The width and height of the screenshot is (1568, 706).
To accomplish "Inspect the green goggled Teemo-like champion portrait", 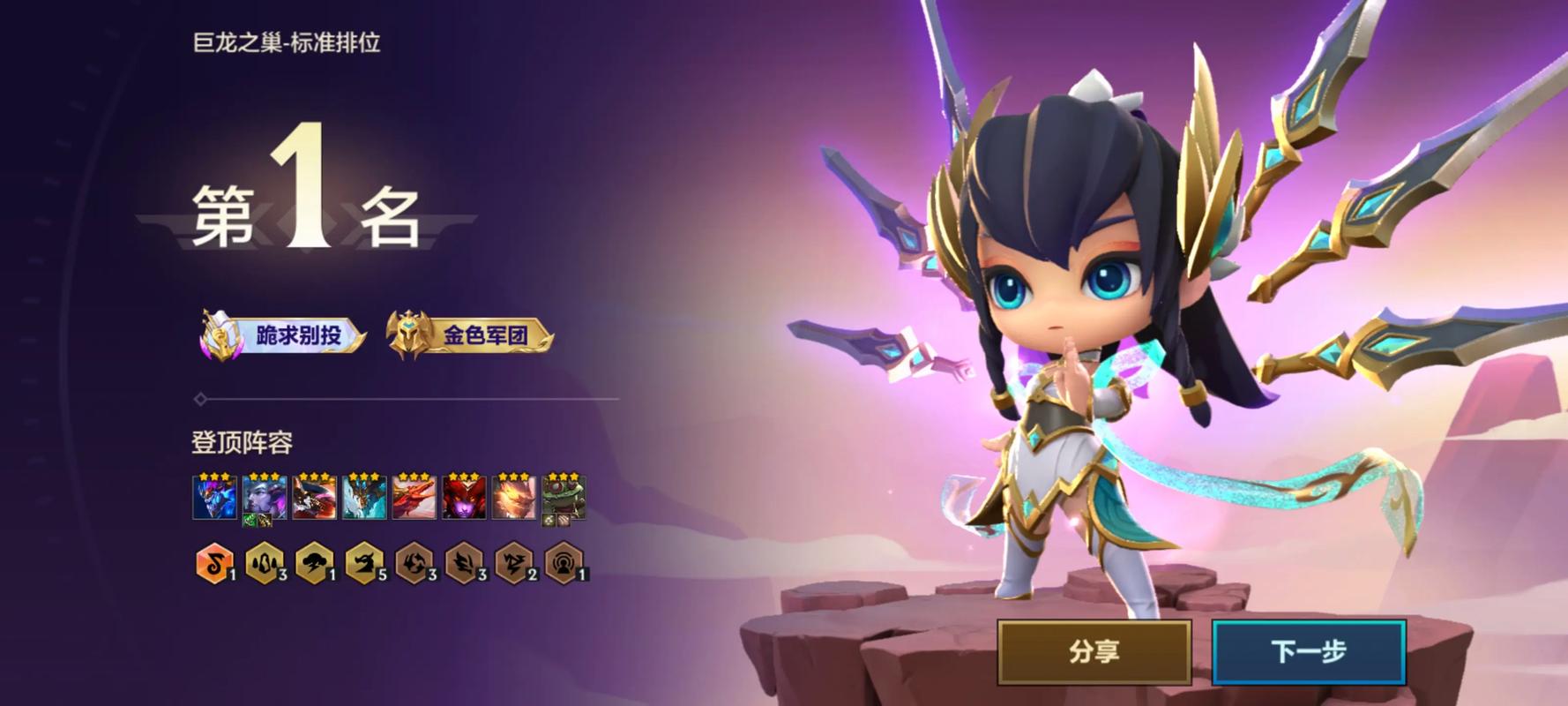I will 564,497.
